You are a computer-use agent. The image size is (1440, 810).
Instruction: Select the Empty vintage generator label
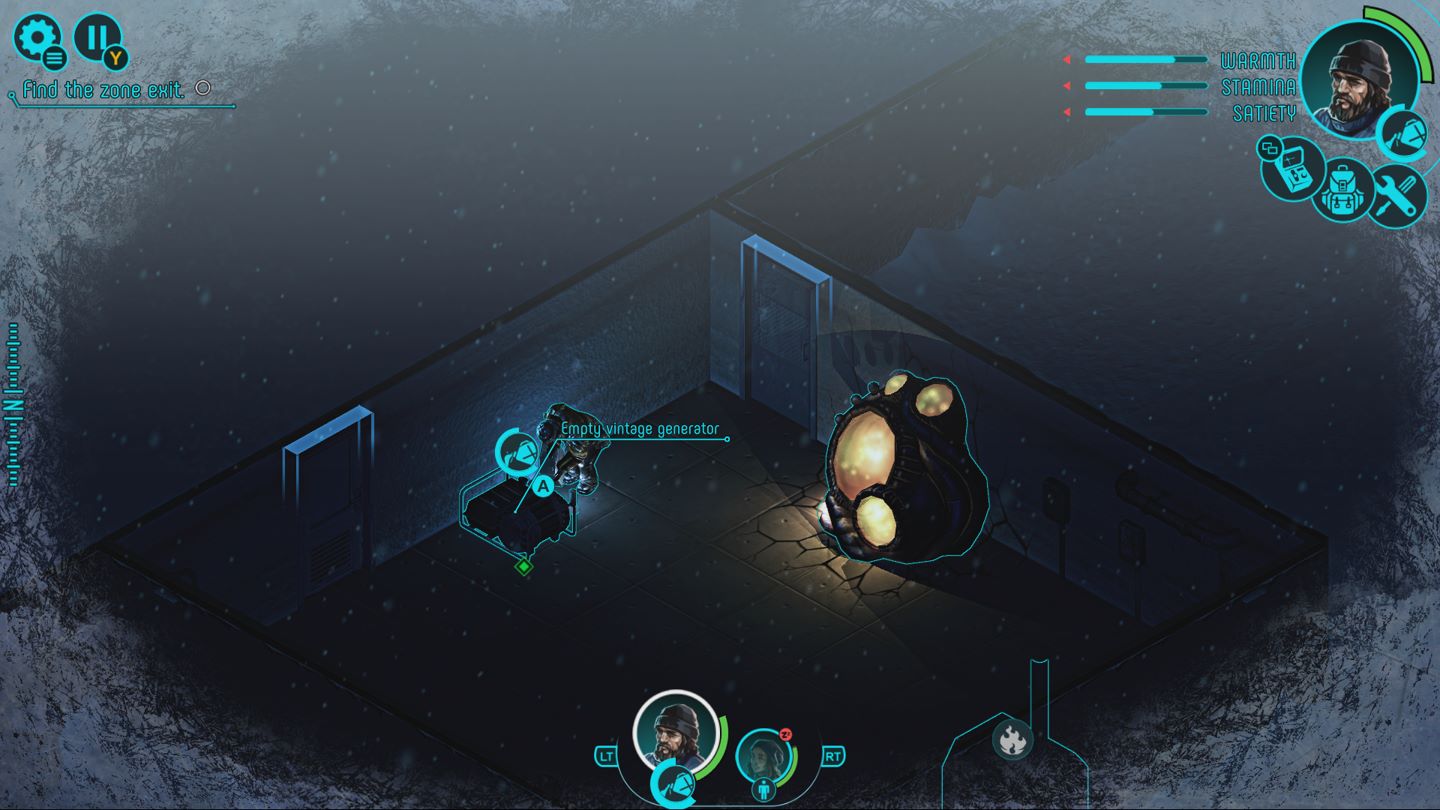pos(640,429)
